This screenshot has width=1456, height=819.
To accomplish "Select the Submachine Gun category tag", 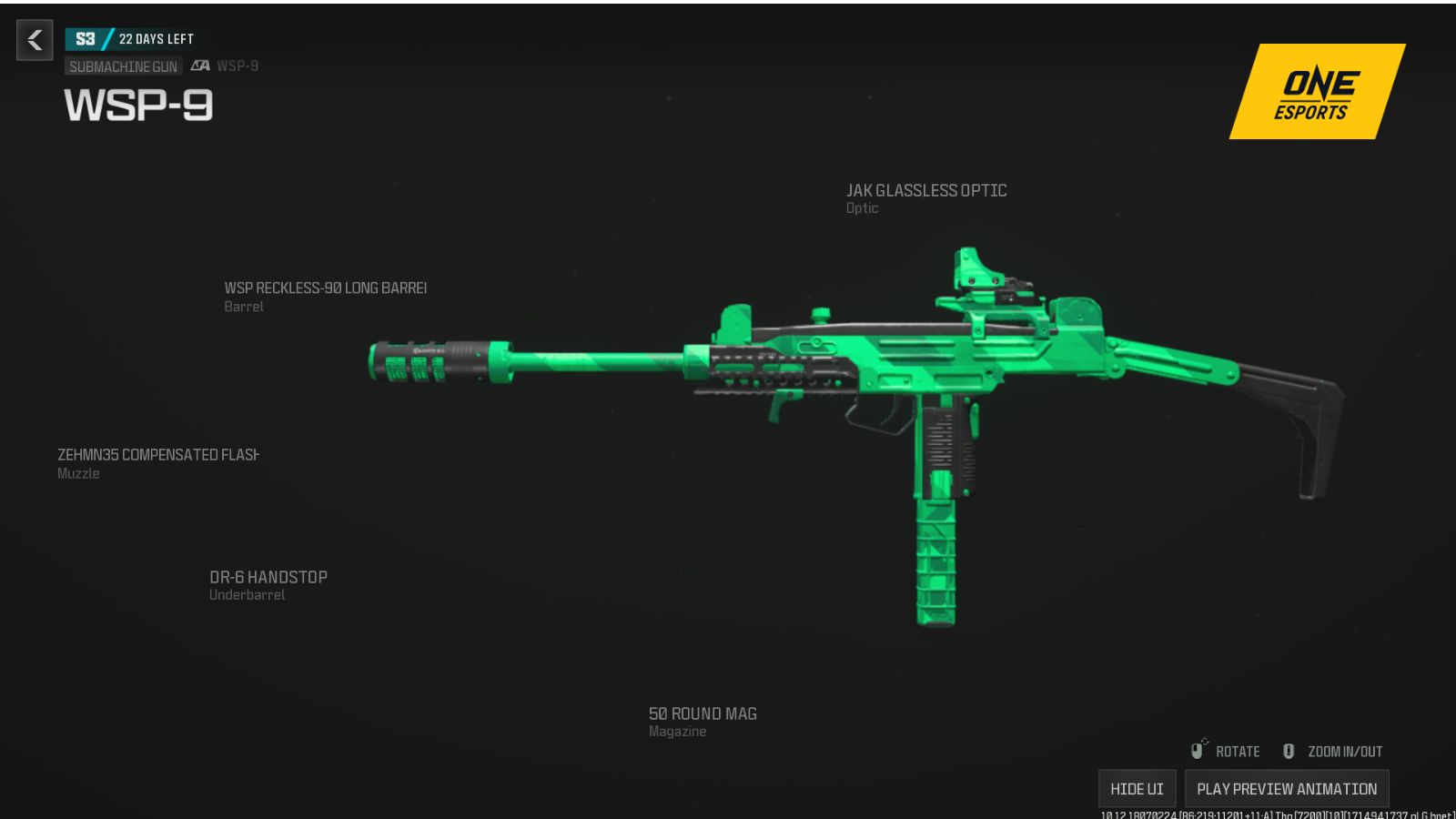I will click(x=126, y=66).
